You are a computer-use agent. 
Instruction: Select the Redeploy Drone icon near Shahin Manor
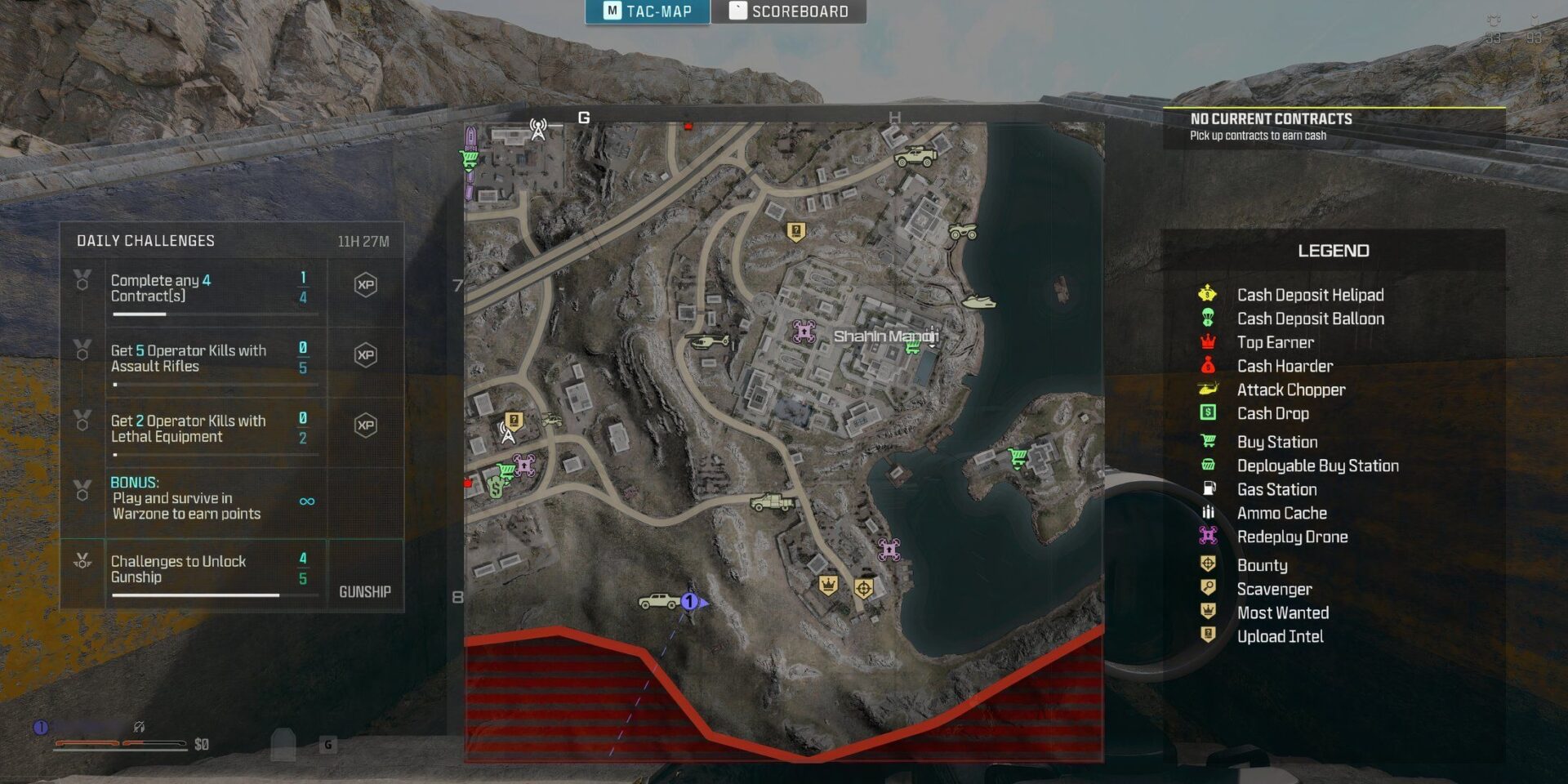coord(804,330)
